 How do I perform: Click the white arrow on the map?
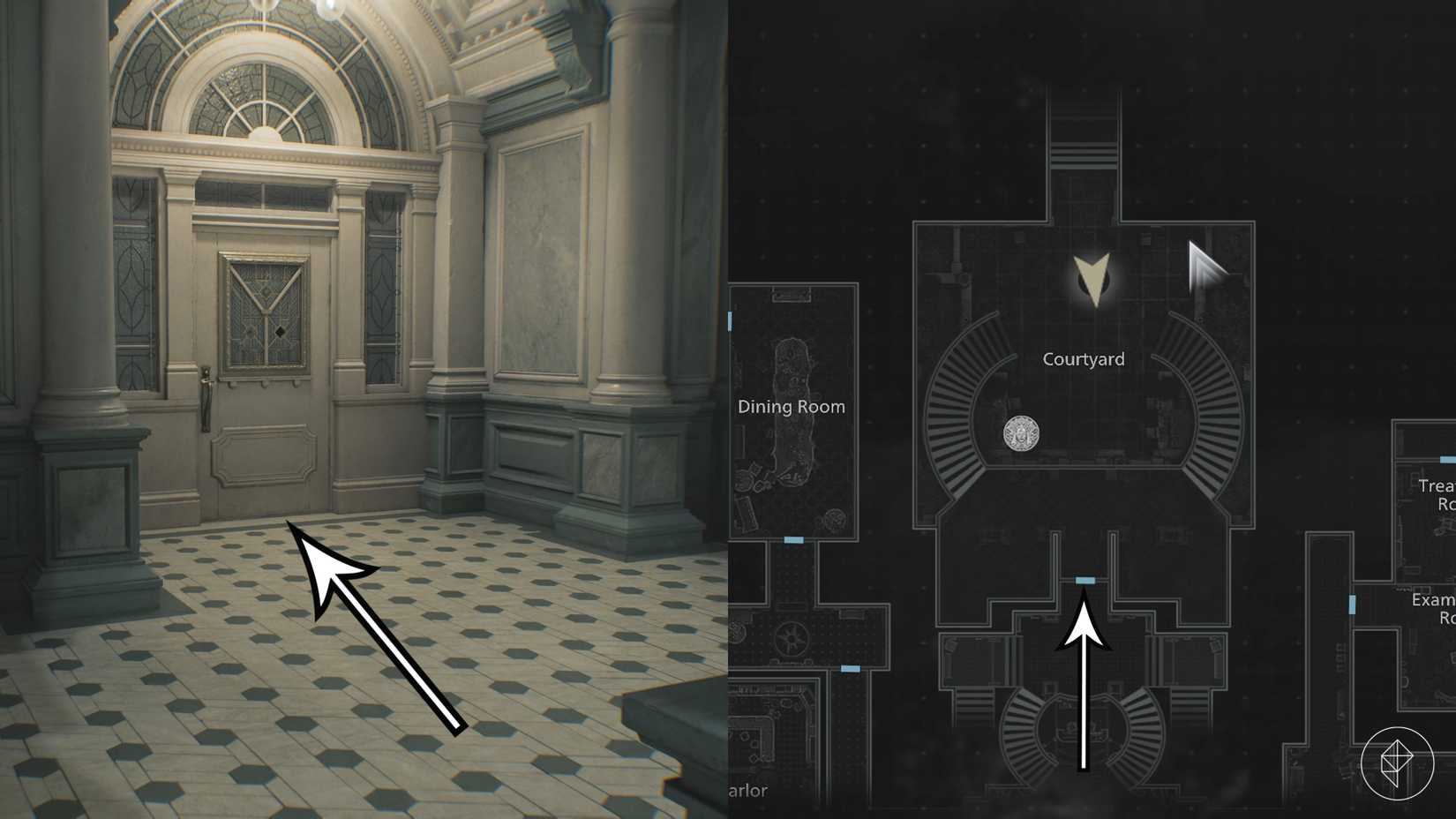(1084, 688)
